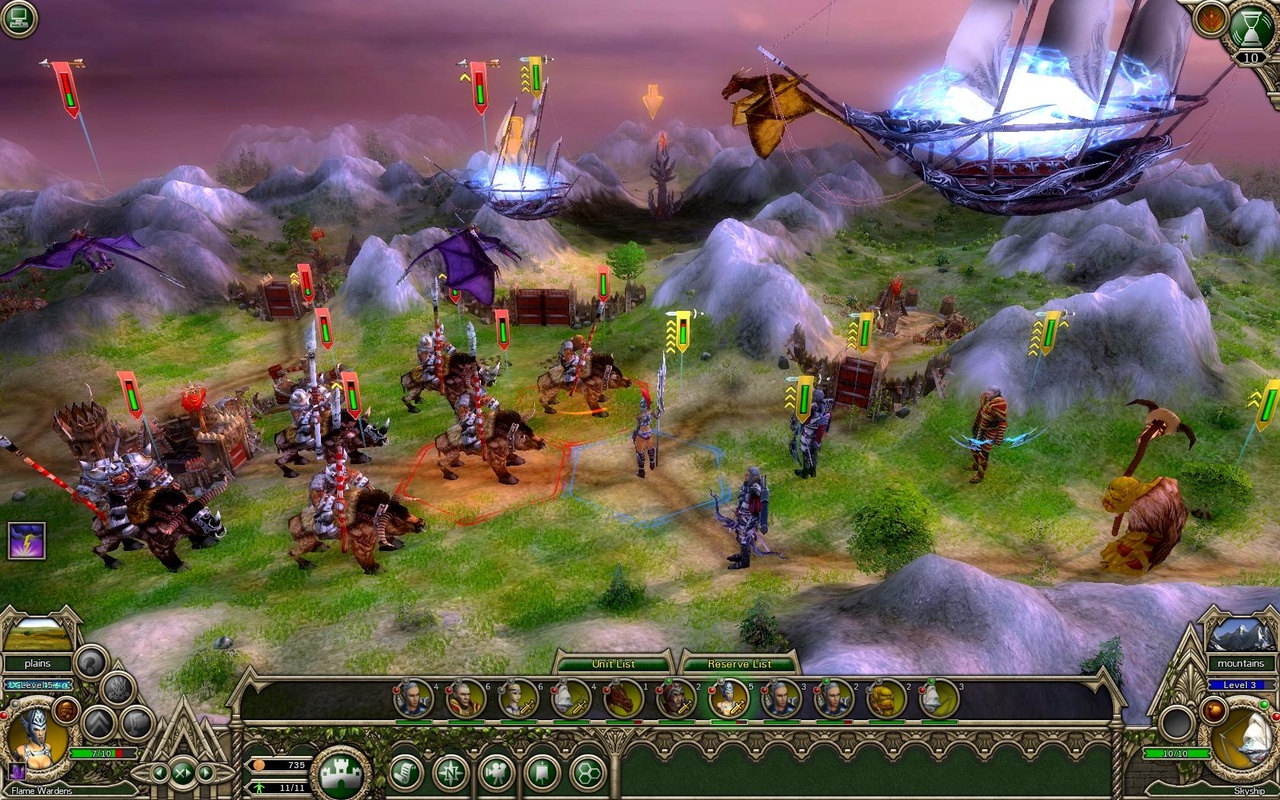Open the system menu icon

(18, 19)
